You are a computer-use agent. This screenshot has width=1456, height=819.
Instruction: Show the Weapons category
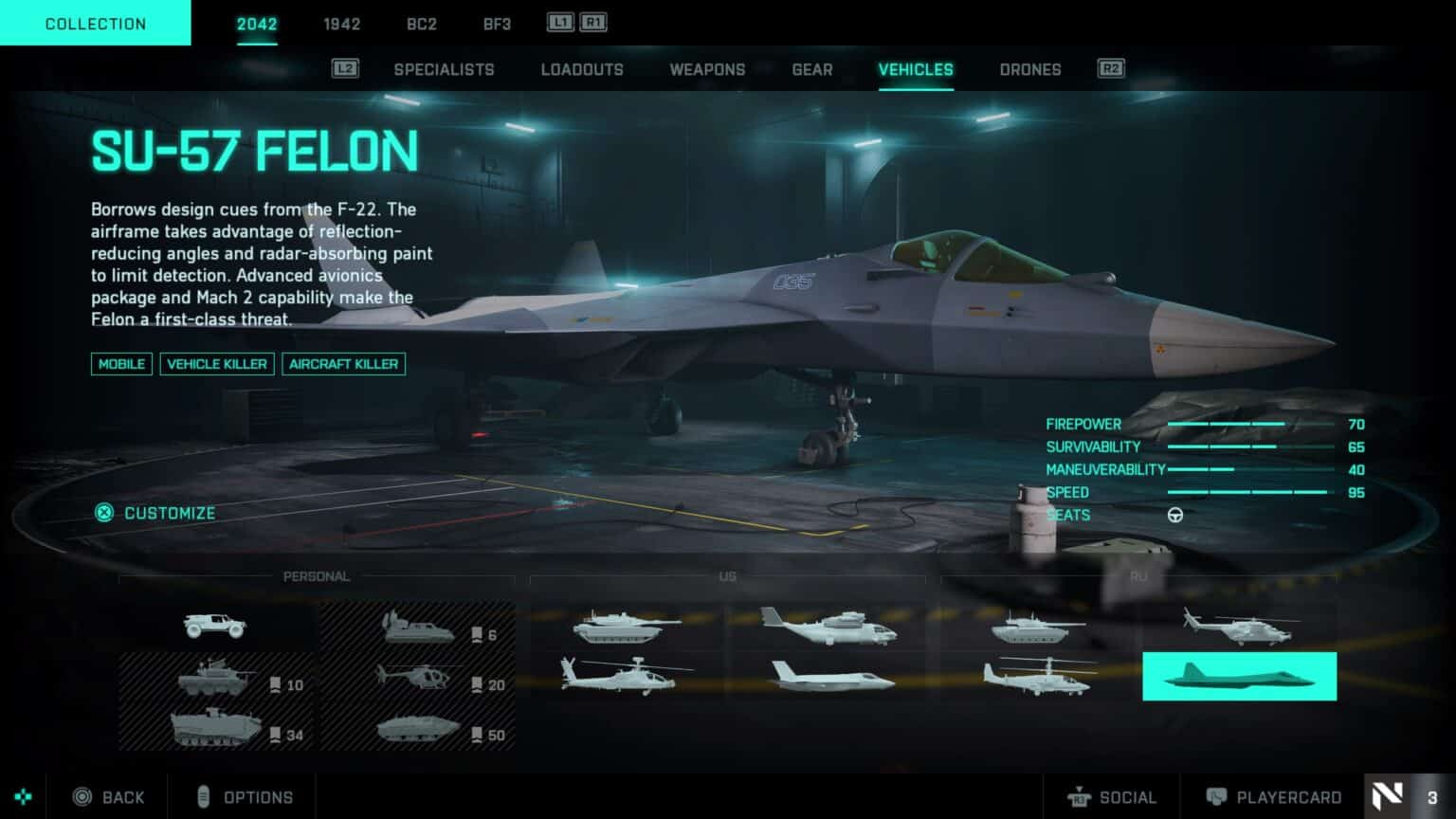click(x=707, y=69)
